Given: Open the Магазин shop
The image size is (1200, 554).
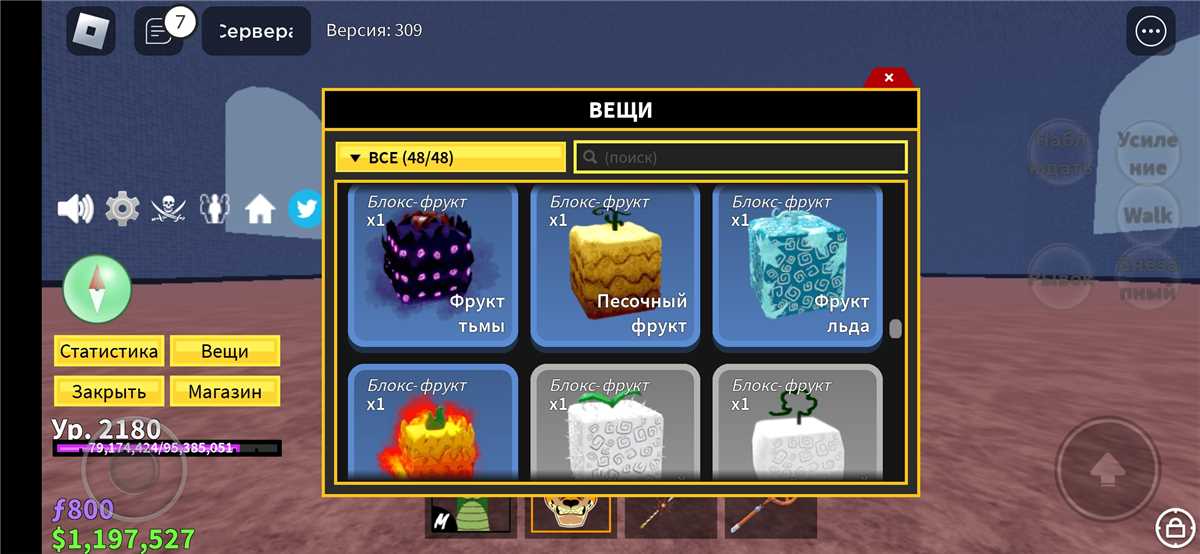Looking at the screenshot, I should coord(225,392).
